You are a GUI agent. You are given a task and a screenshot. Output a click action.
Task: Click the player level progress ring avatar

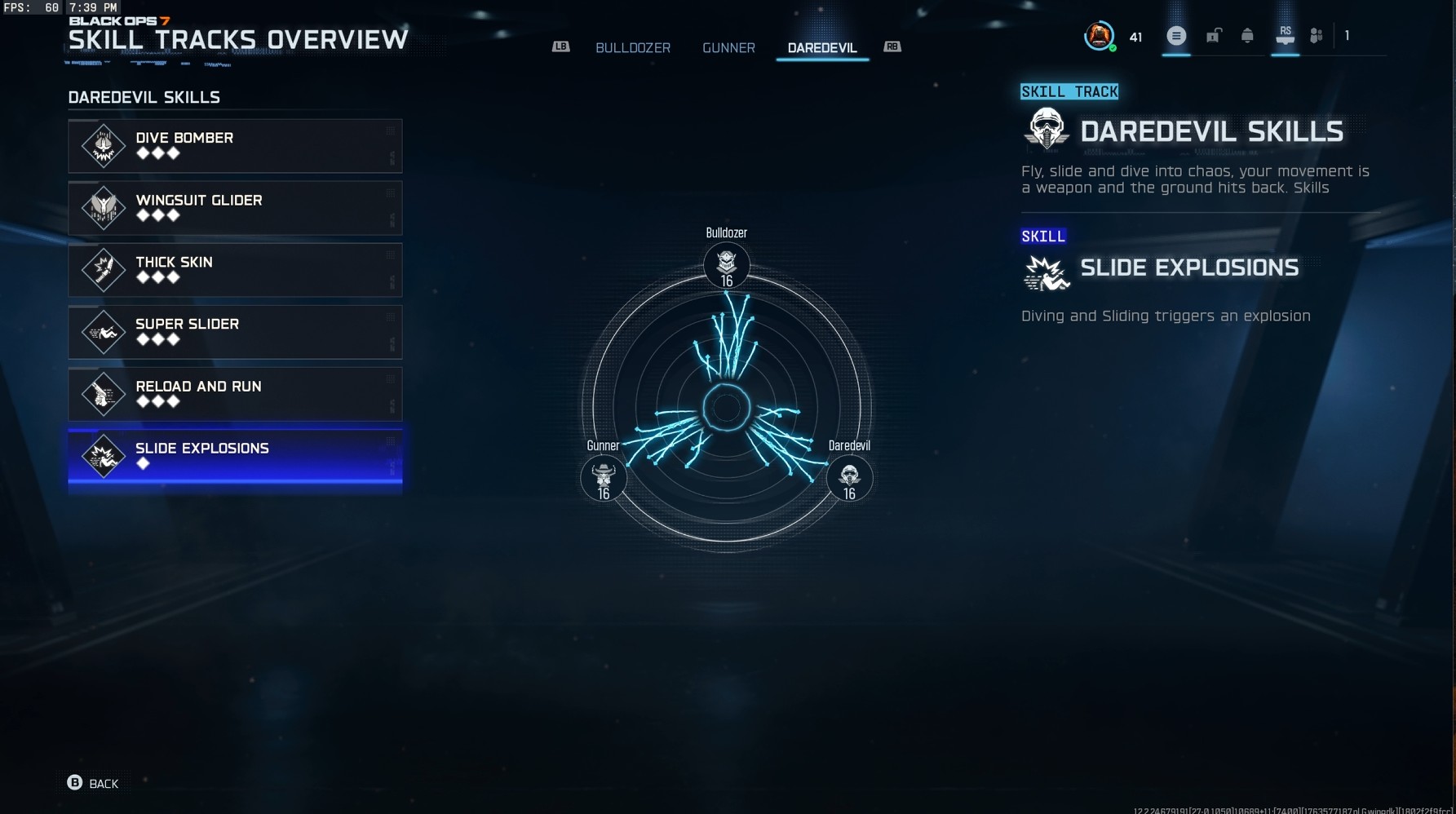[1100, 35]
